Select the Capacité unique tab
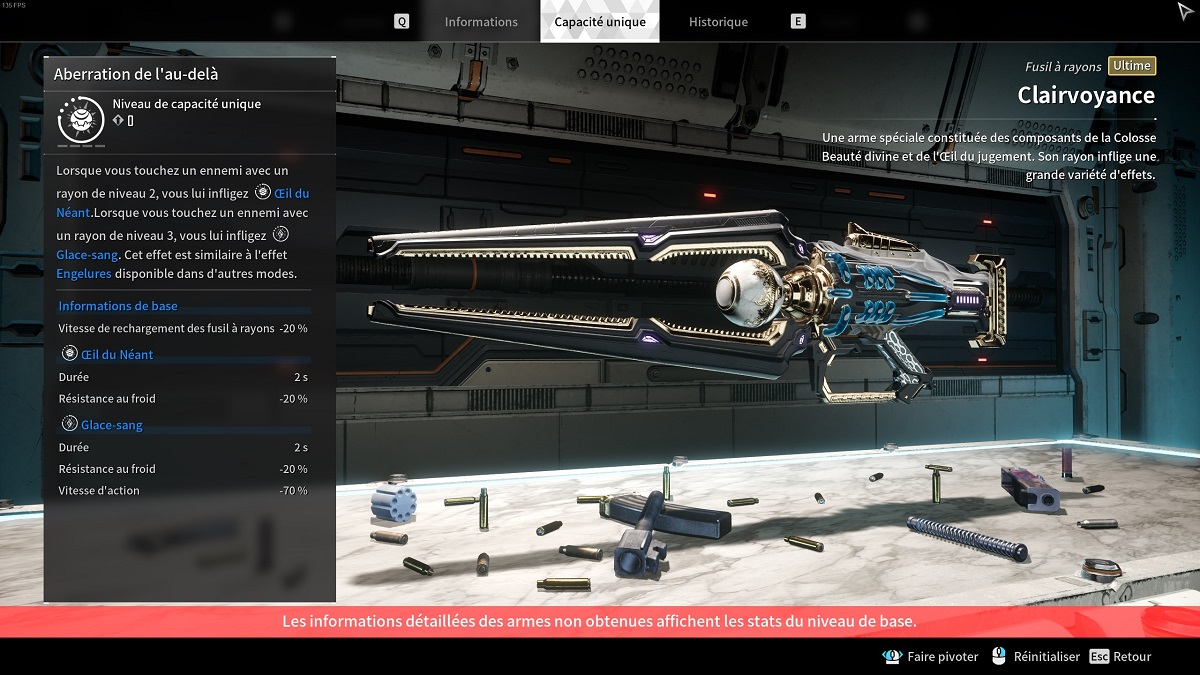 point(600,22)
